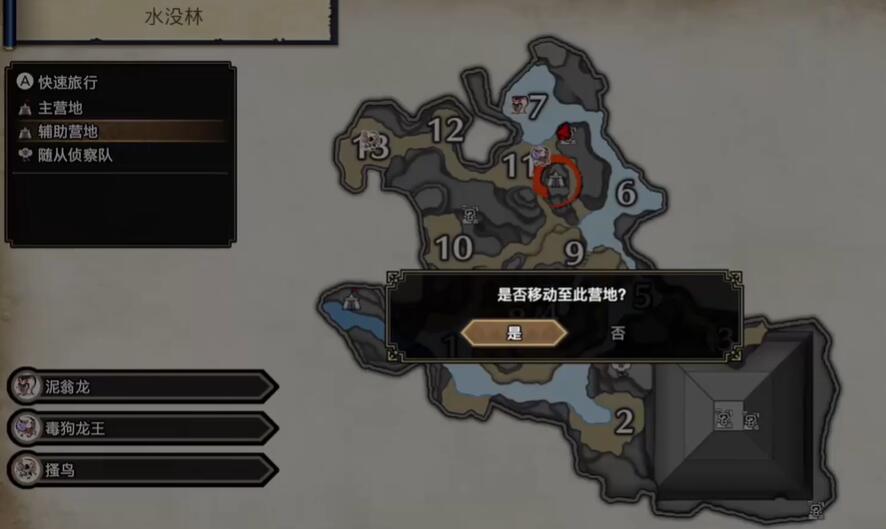Select the main camp tent marker on map

[352, 299]
